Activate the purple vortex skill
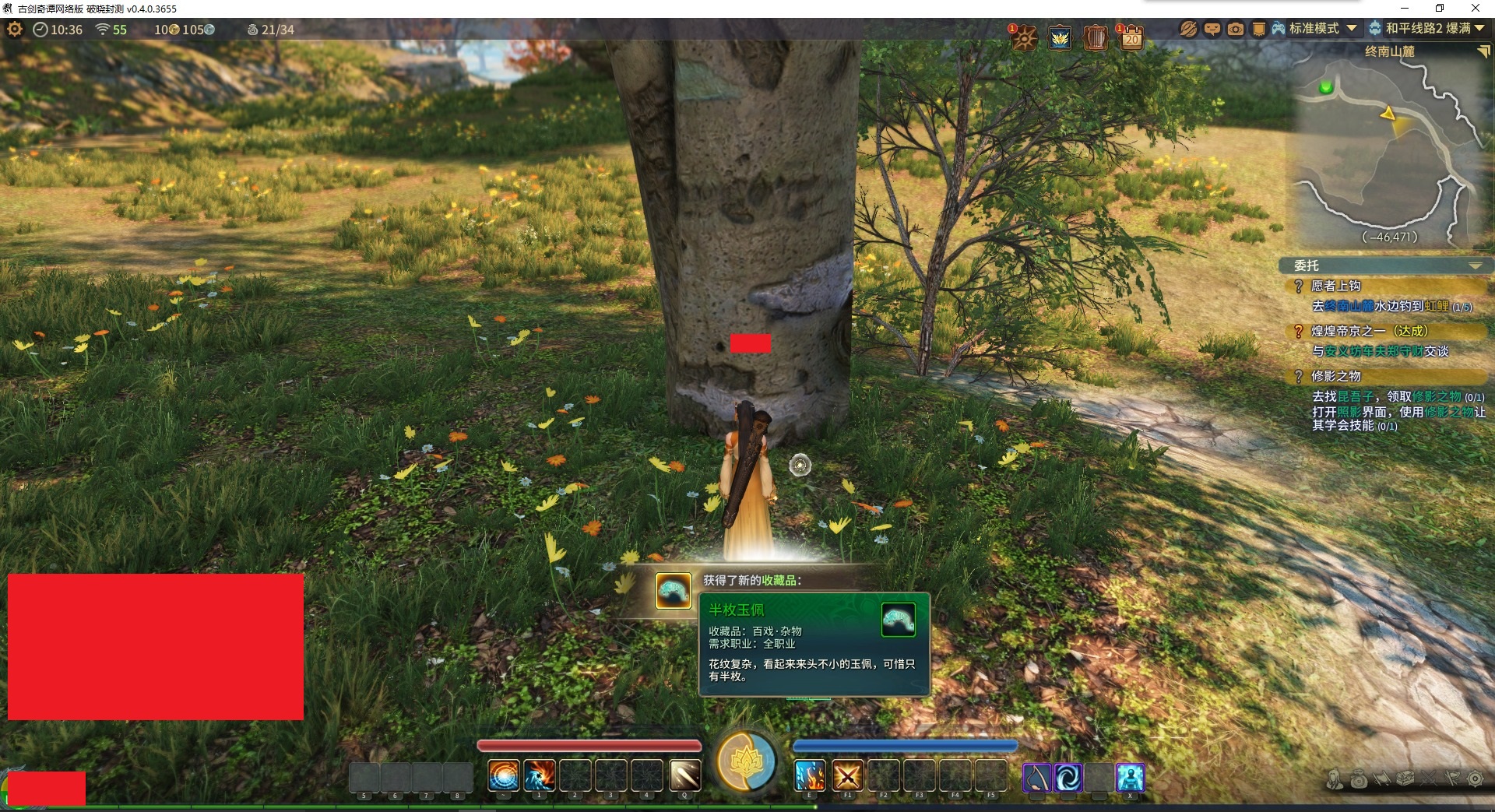Image resolution: width=1495 pixels, height=812 pixels. coord(1068,777)
